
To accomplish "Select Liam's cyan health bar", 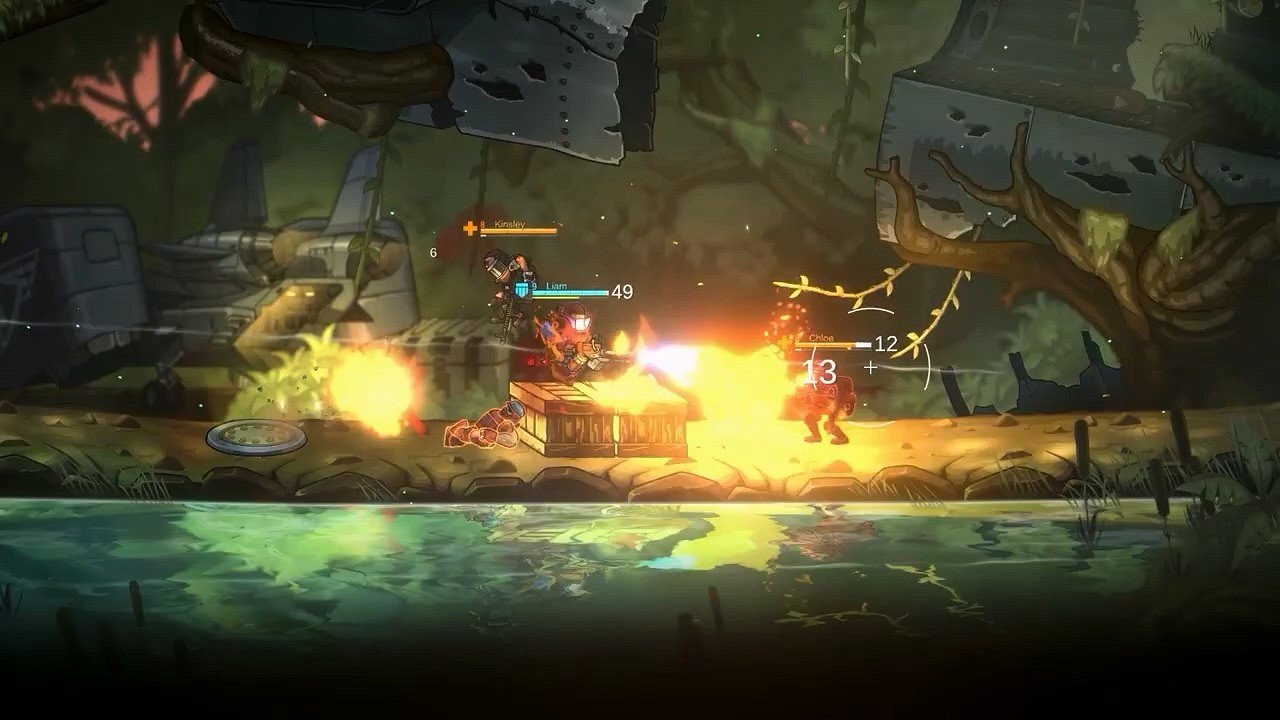I will coord(572,291).
